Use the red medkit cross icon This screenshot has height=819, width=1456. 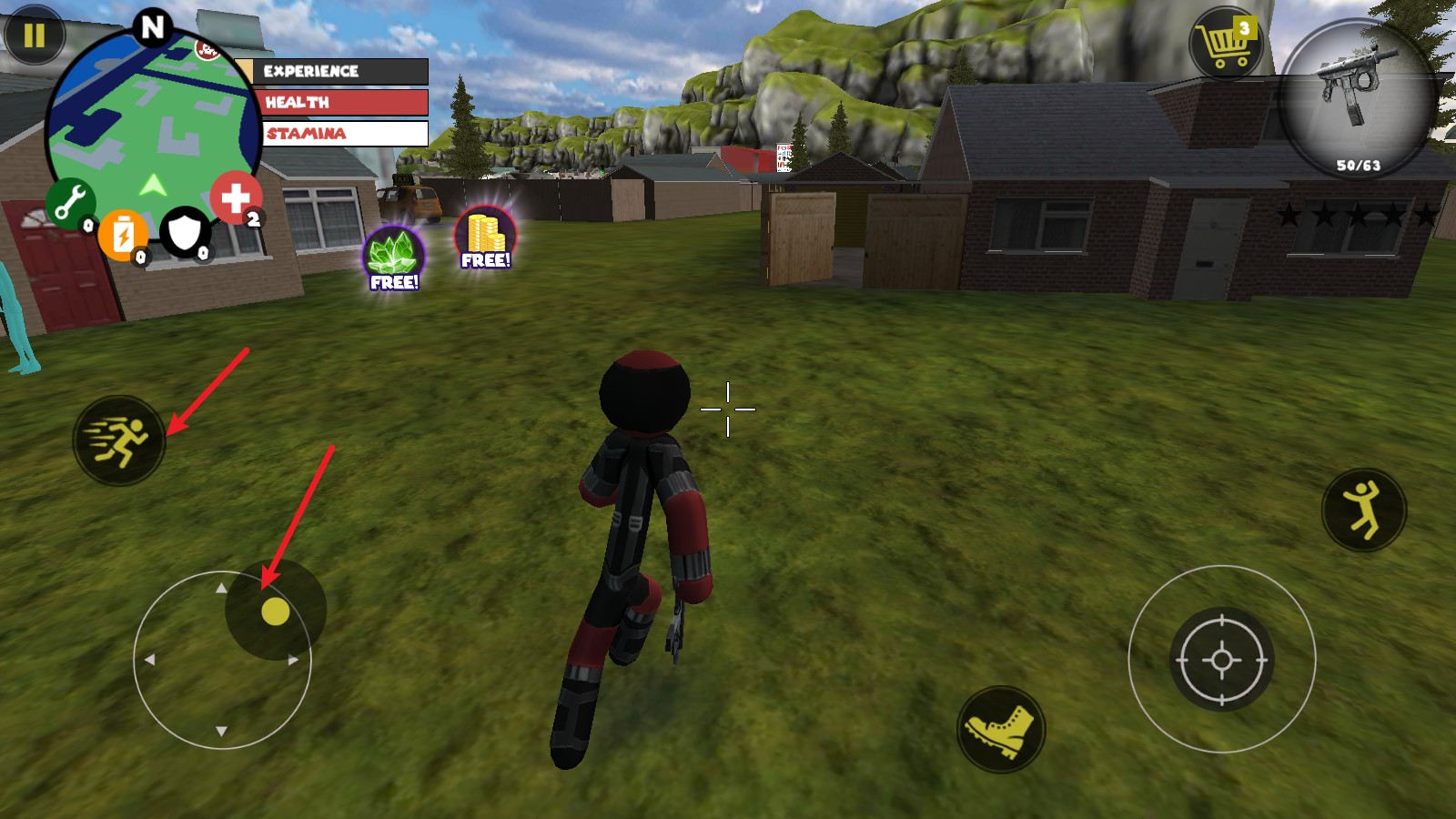[236, 197]
